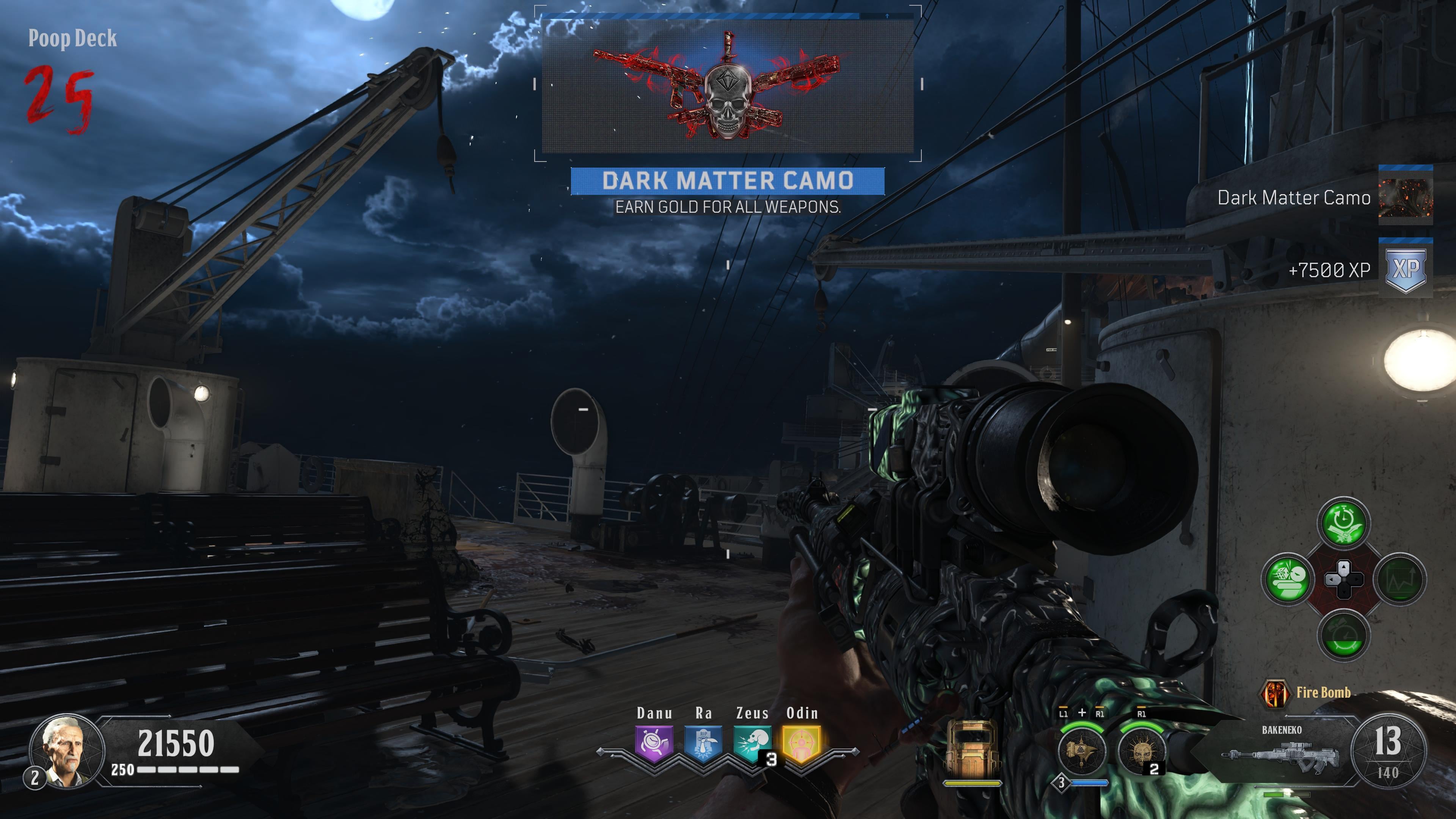Click the Fire Bomb equipment icon
The height and width of the screenshot is (819, 1456).
tap(1274, 693)
